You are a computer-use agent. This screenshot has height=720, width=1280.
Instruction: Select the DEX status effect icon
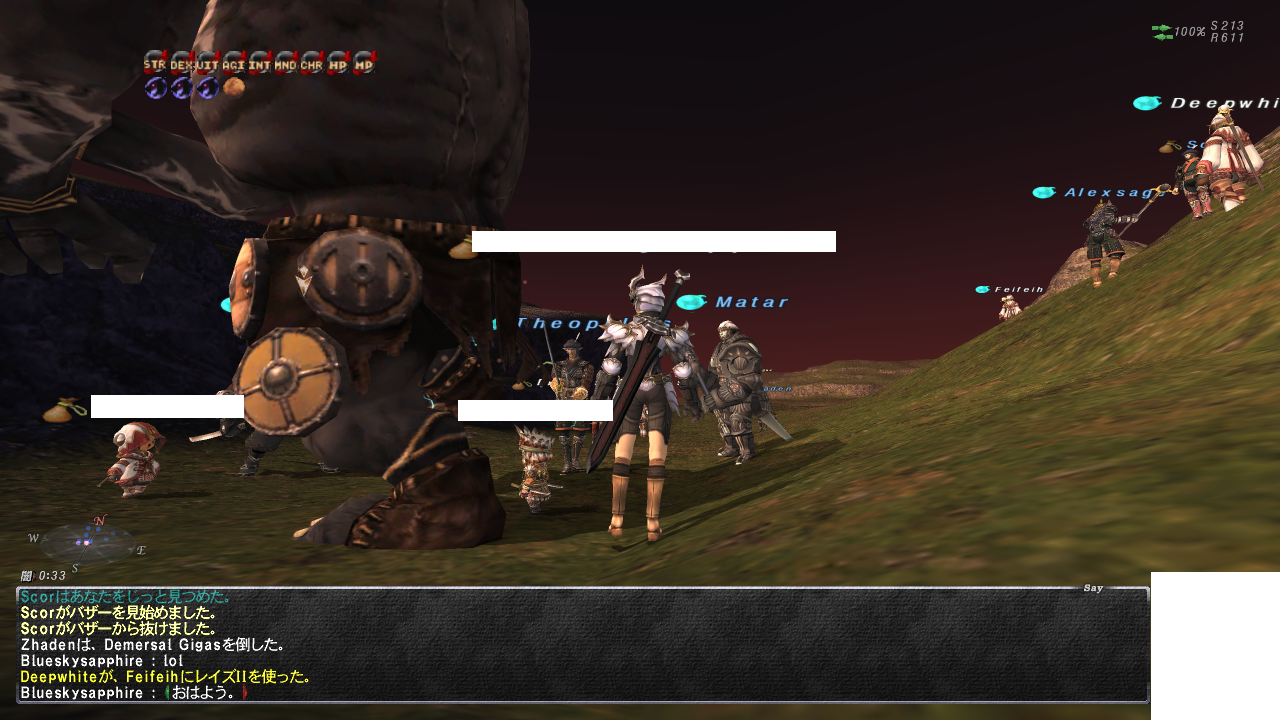tap(181, 64)
